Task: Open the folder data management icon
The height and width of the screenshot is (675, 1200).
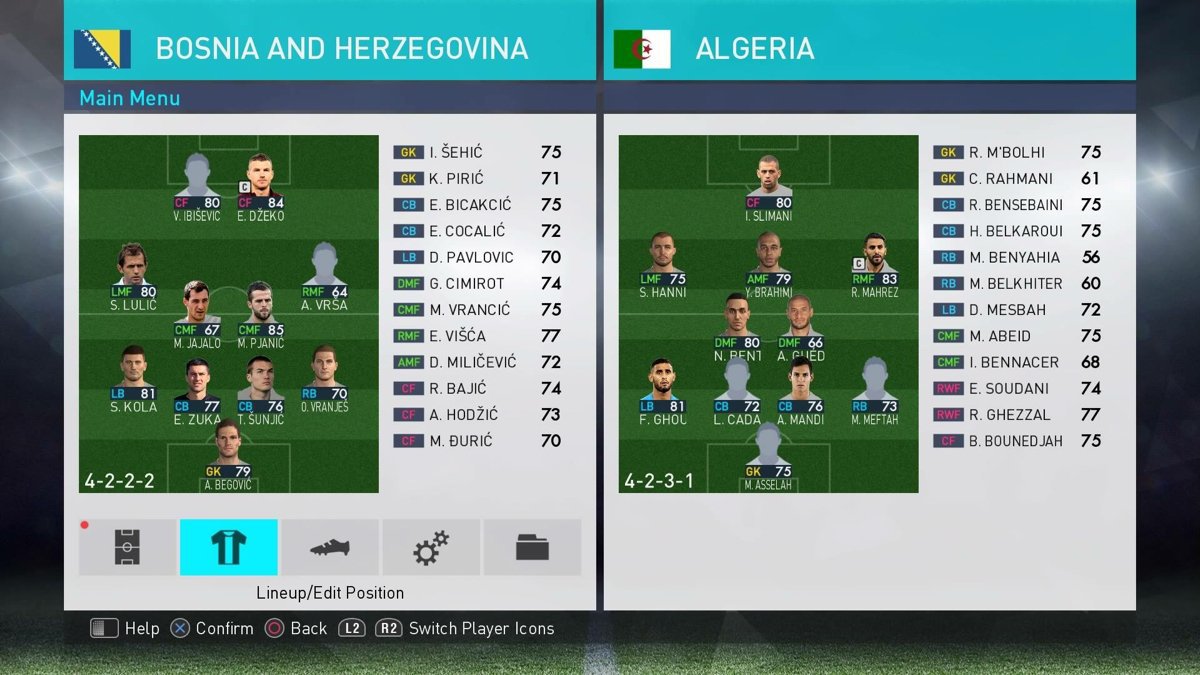Action: coord(532,547)
